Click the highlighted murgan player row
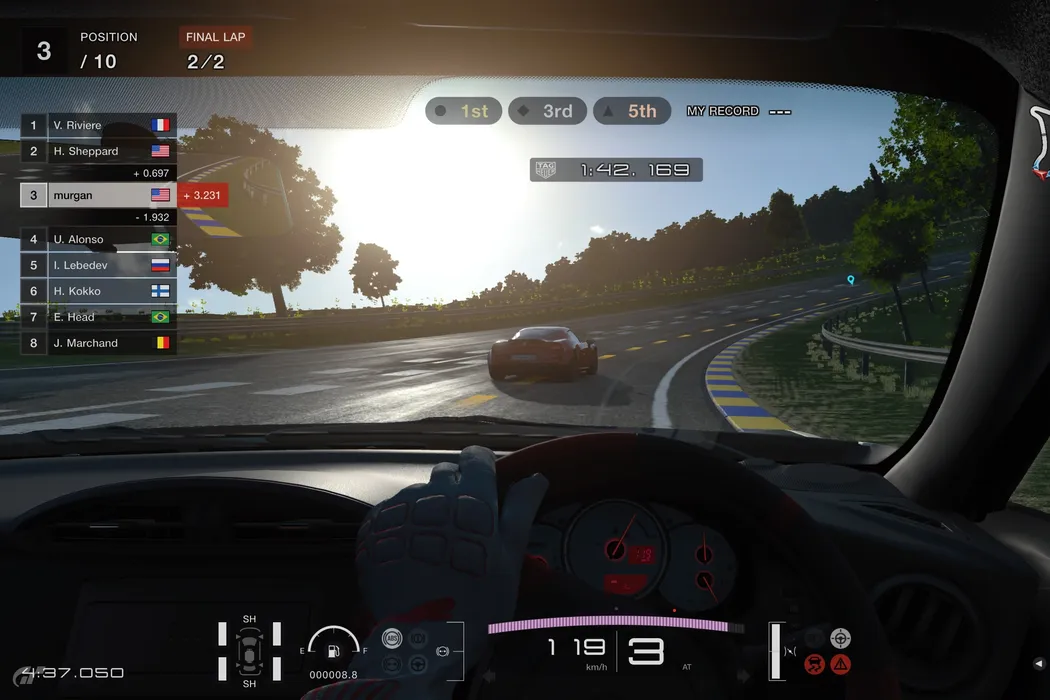This screenshot has height=700, width=1050. click(98, 195)
